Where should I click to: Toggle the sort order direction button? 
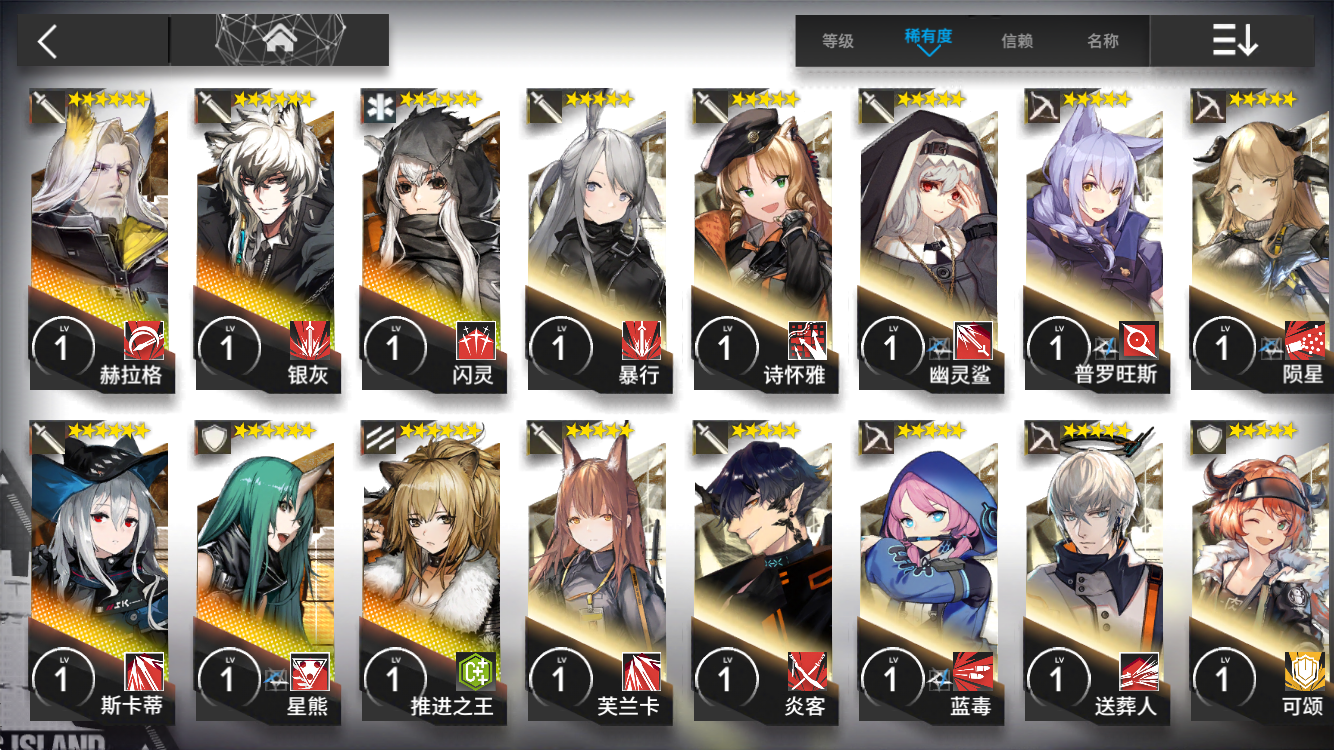(x=1234, y=41)
